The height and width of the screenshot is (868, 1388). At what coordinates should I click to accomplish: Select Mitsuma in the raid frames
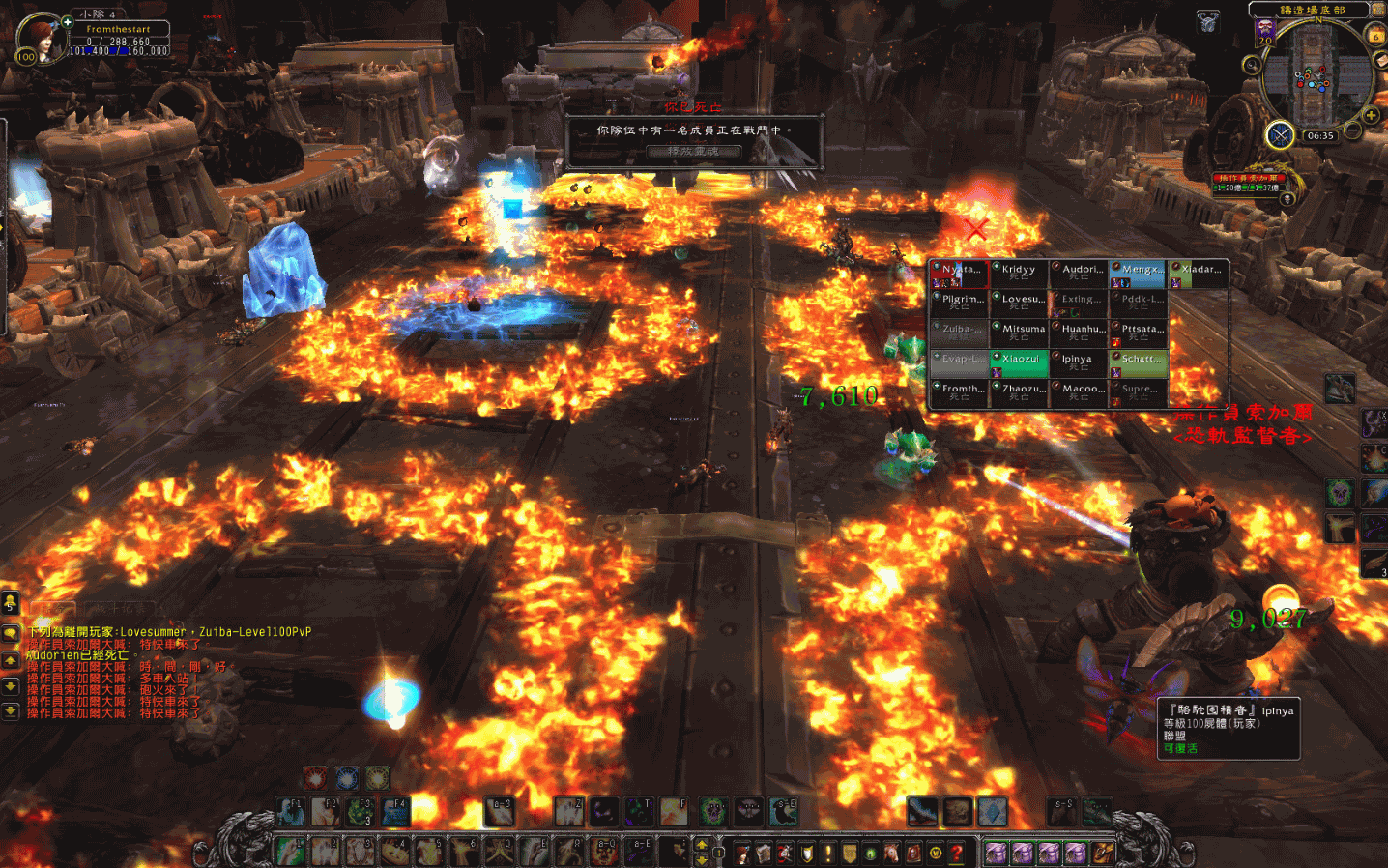(x=1020, y=333)
